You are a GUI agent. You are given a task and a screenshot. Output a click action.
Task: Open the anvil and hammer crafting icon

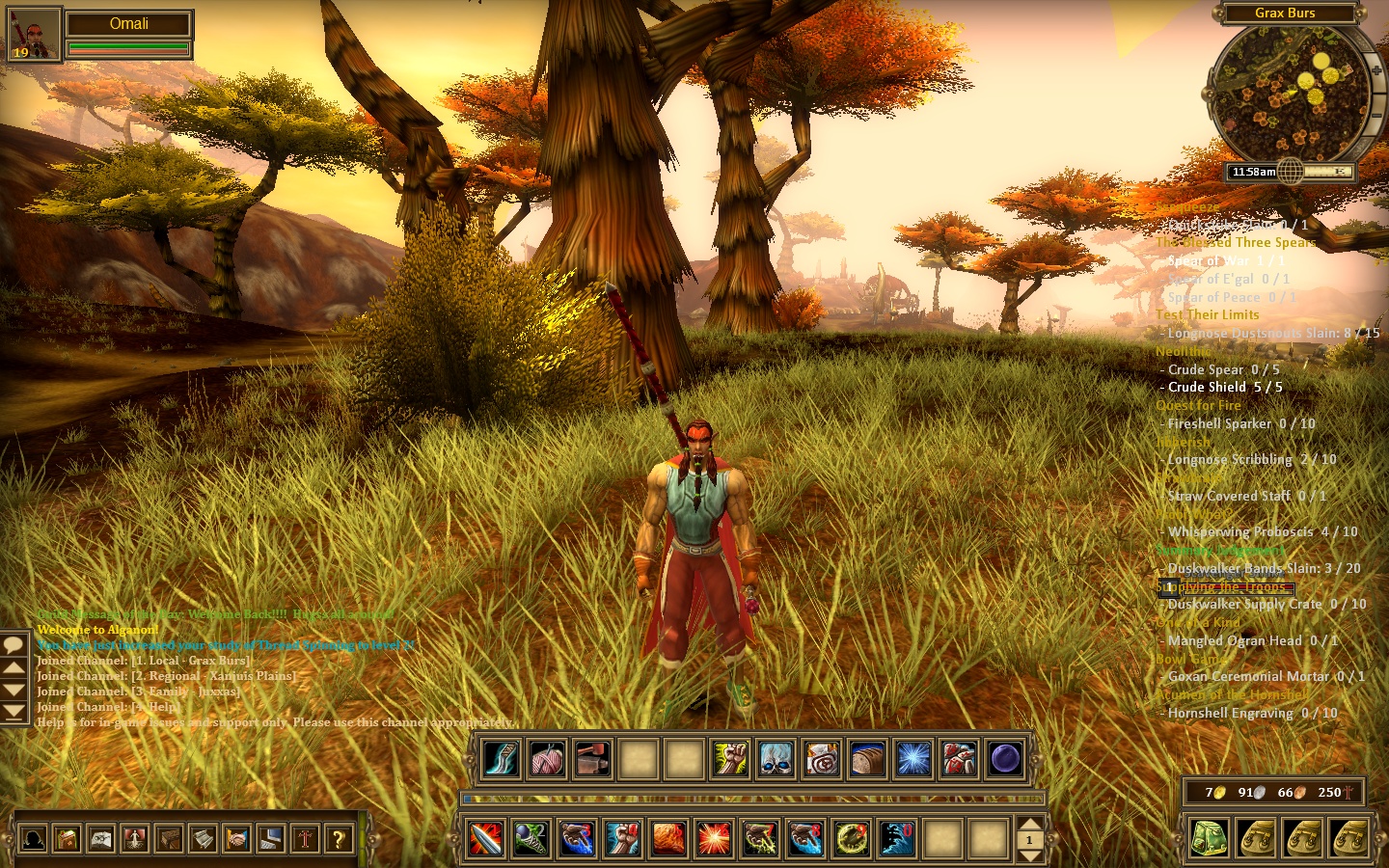[x=592, y=760]
